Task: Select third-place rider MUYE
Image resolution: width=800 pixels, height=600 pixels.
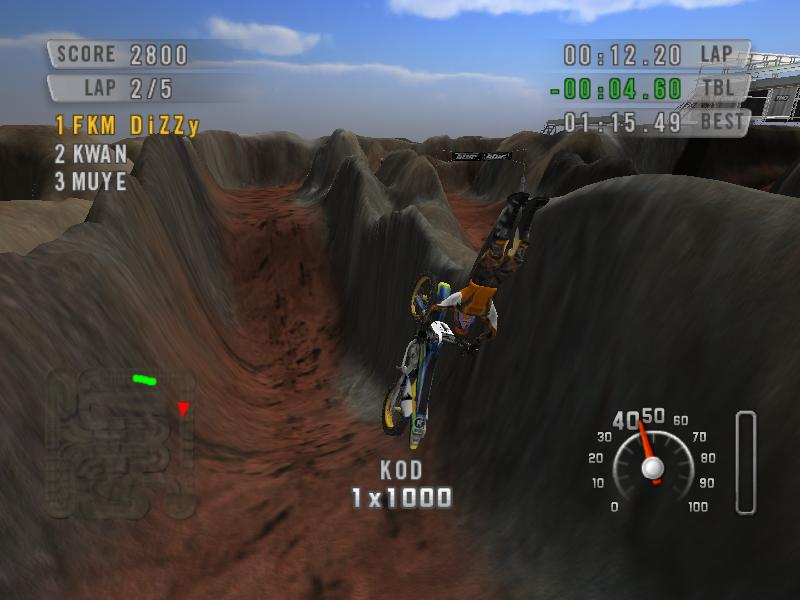Action: coord(91,182)
